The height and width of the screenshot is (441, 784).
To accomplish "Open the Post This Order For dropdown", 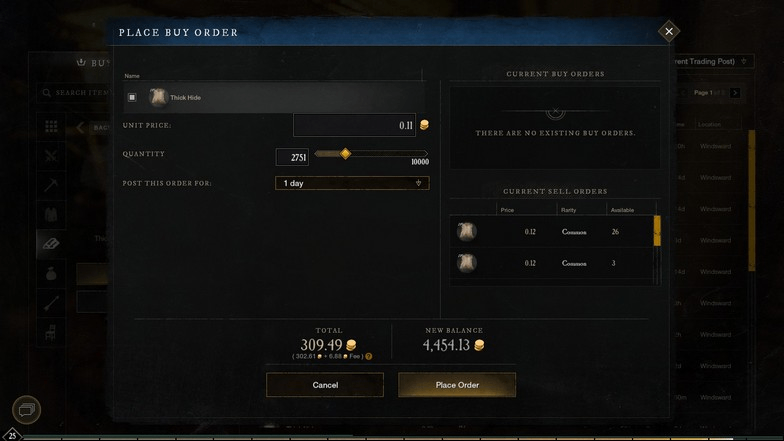I will point(352,183).
